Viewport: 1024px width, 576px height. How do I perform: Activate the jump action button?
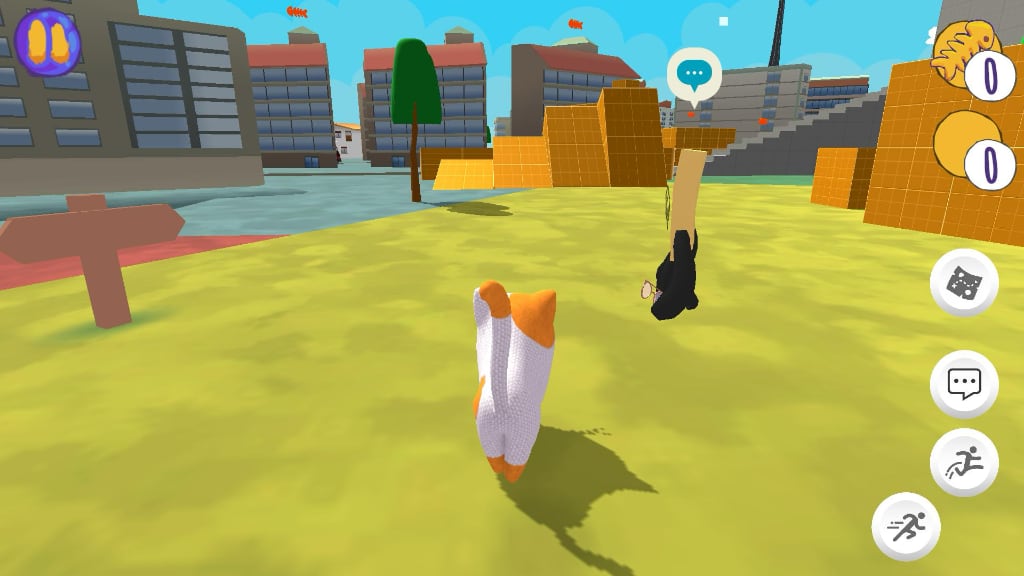tap(964, 463)
